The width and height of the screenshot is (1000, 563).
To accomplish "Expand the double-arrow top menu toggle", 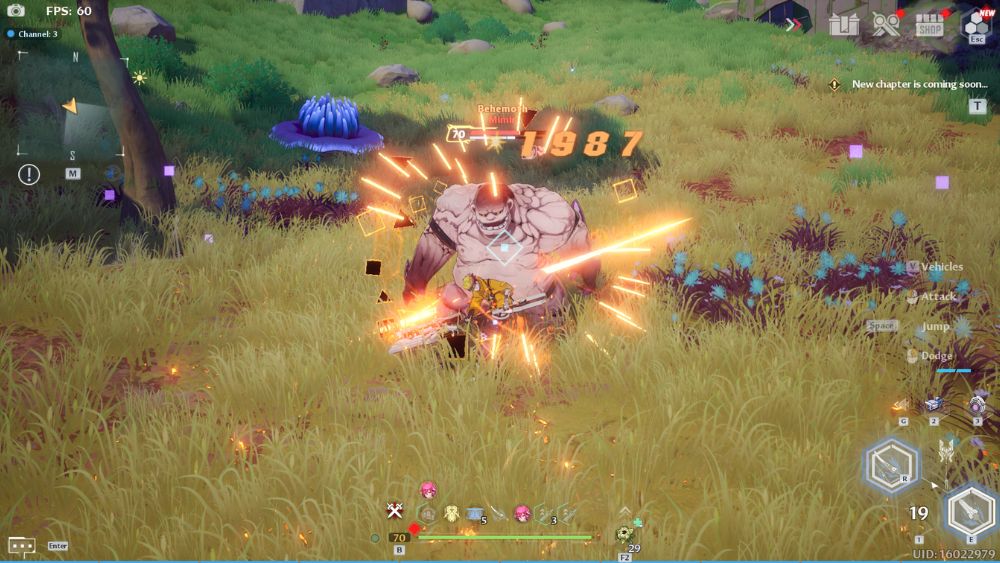I will click(x=794, y=25).
